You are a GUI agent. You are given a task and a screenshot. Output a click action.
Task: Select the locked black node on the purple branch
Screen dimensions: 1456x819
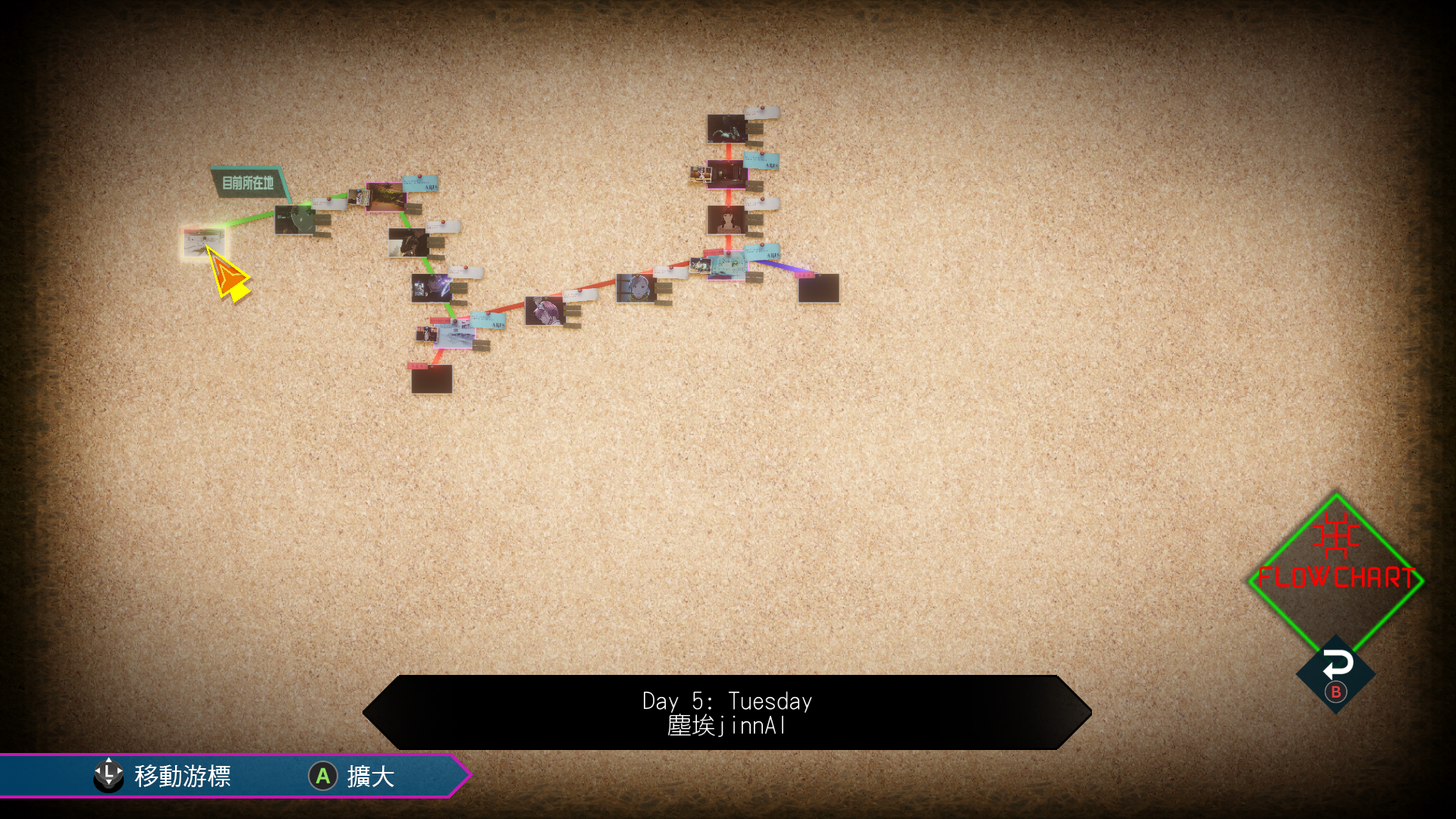coord(818,288)
